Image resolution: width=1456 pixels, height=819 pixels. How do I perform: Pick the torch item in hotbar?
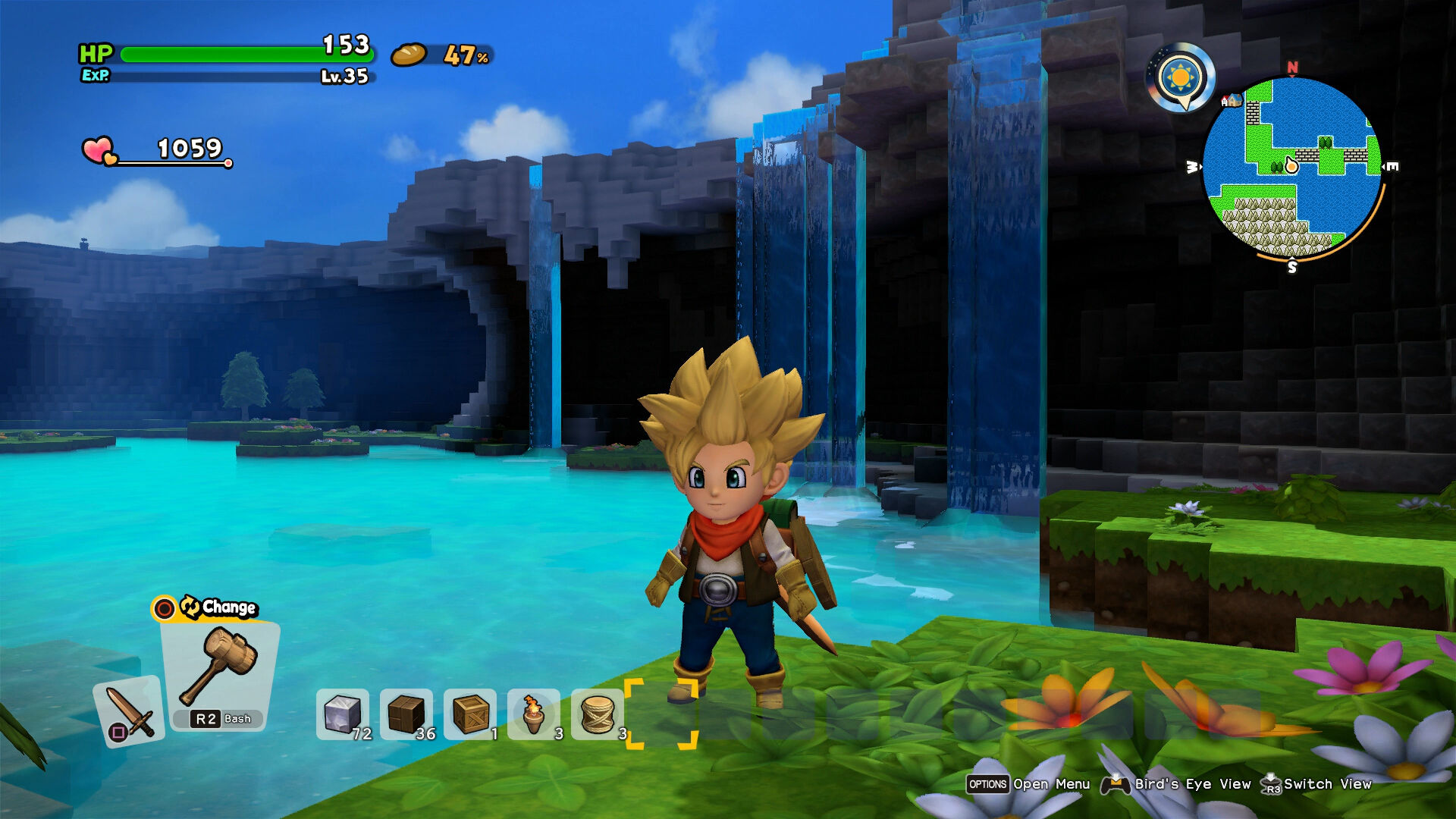[x=534, y=714]
